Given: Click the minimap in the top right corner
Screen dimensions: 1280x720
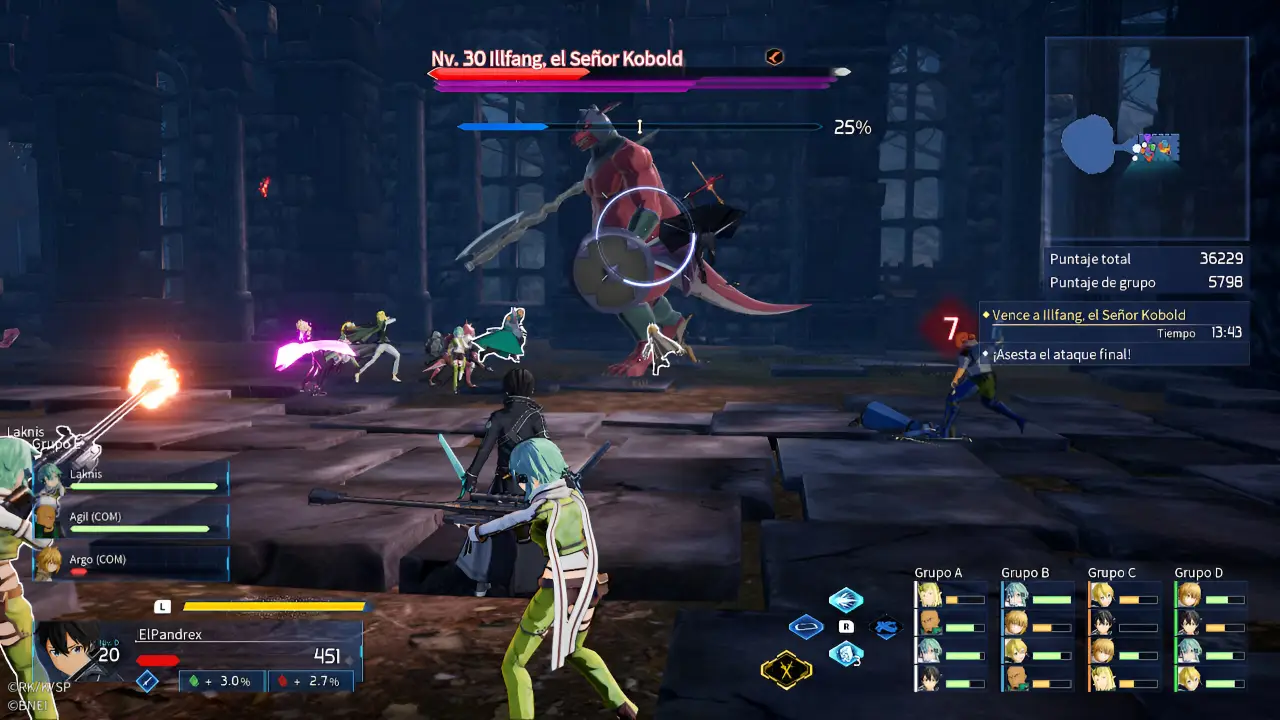Looking at the screenshot, I should (x=1146, y=137).
